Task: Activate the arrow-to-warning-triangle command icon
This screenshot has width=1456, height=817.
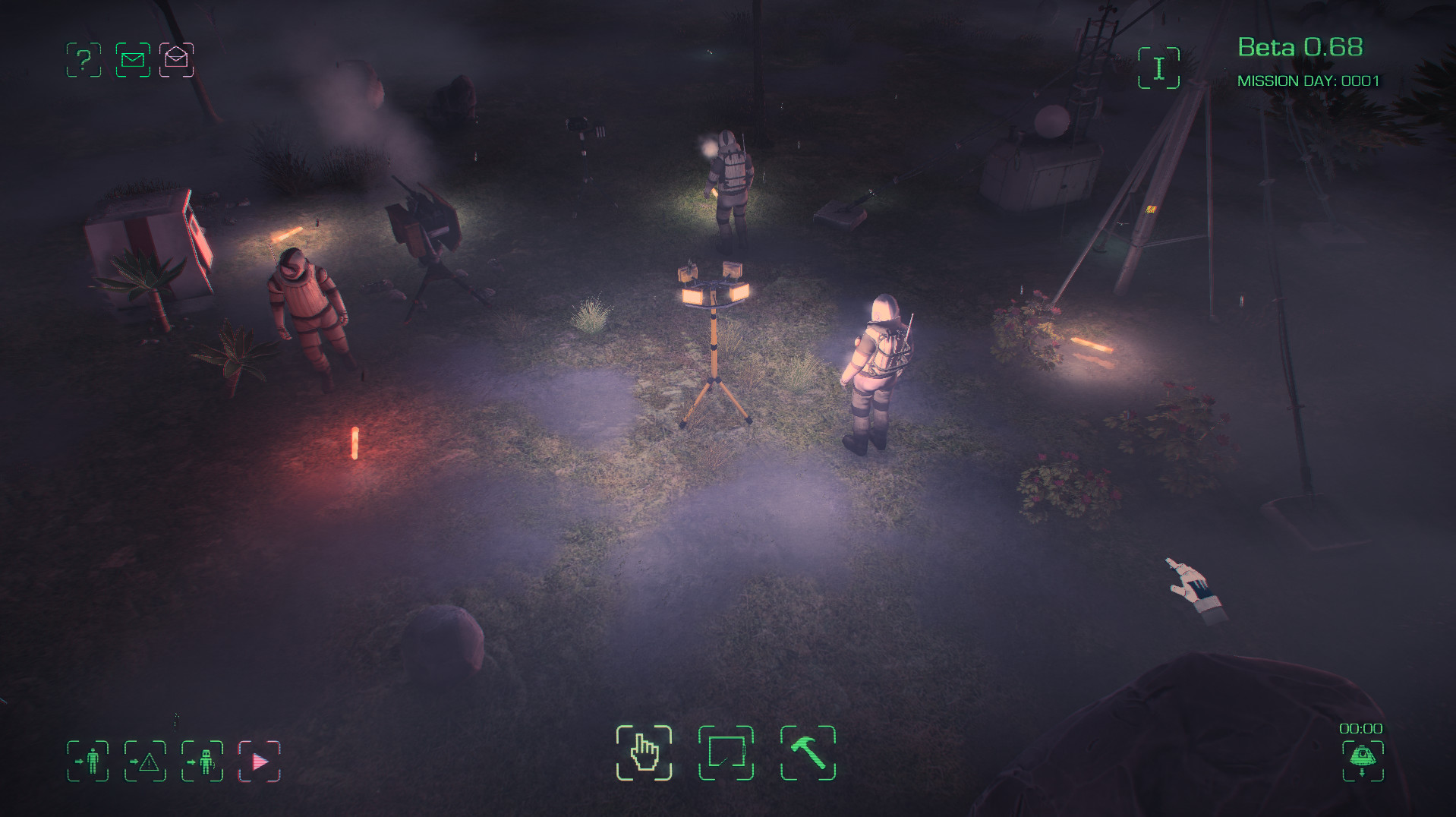Action: coord(145,761)
